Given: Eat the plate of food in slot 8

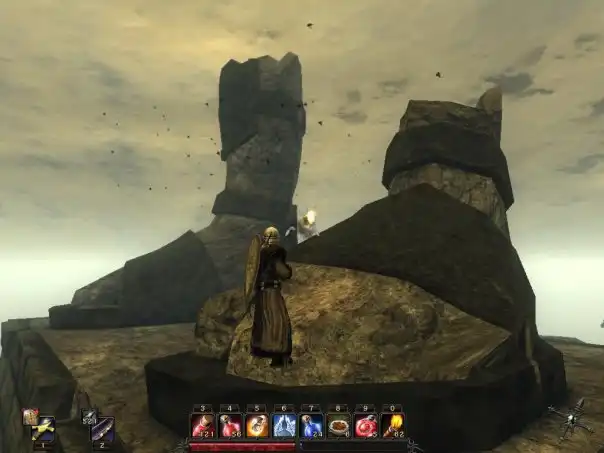Looking at the screenshot, I should coord(338,426).
